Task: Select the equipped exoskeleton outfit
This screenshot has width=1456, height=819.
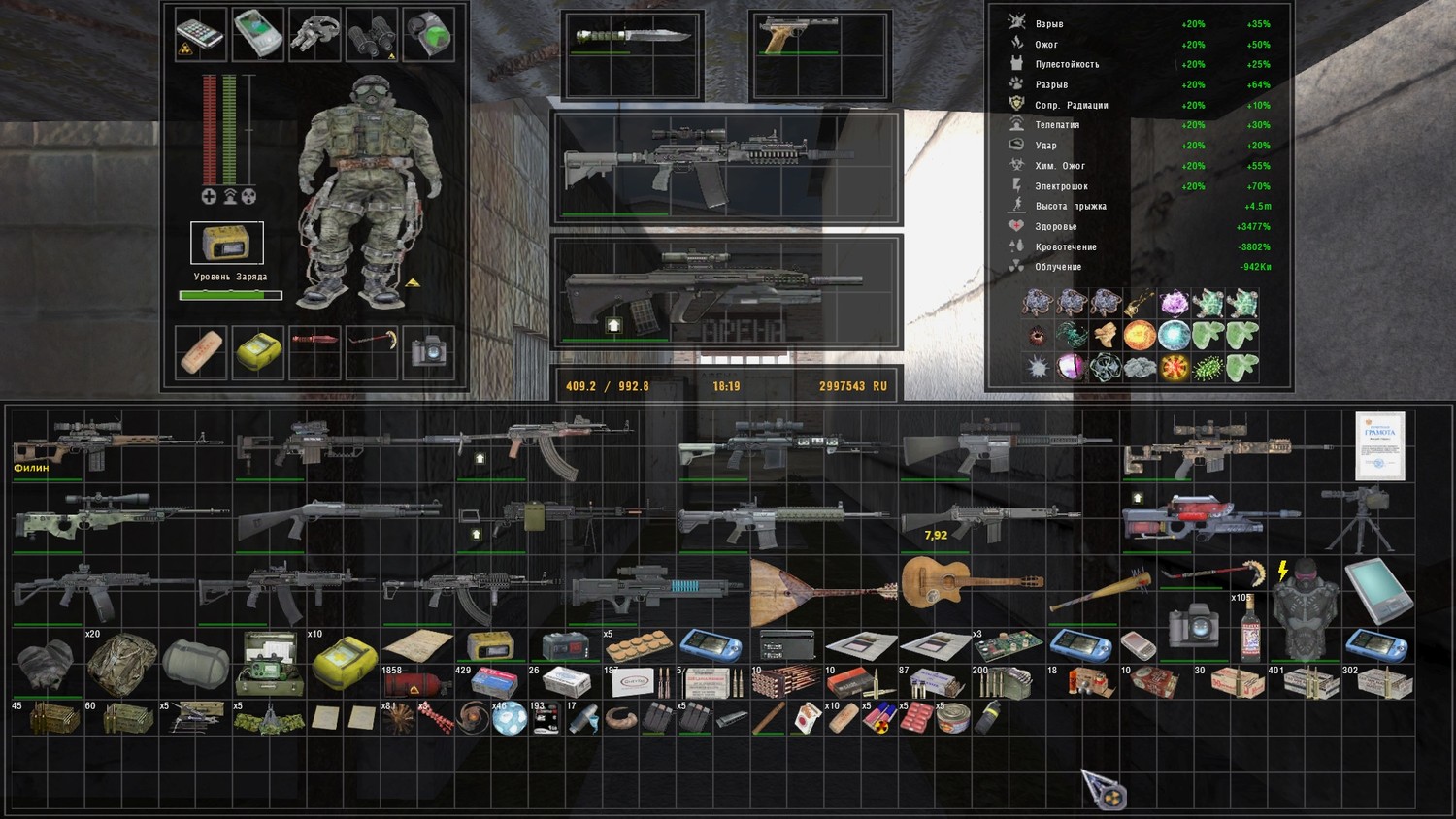Action: tap(367, 189)
